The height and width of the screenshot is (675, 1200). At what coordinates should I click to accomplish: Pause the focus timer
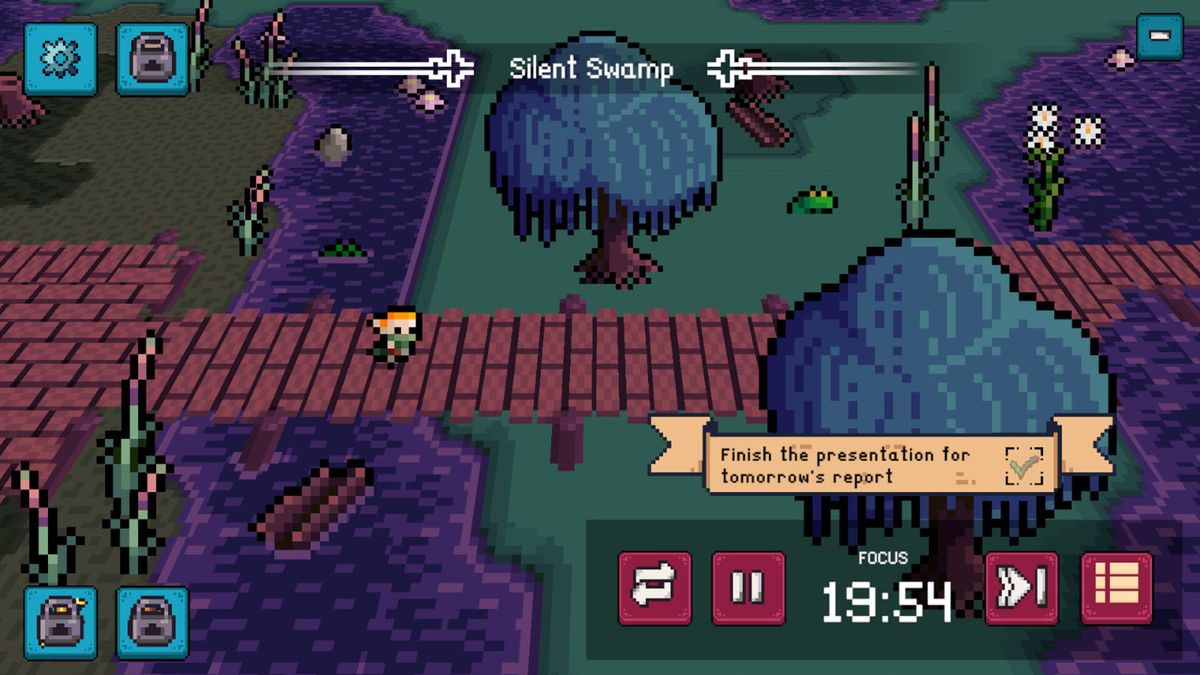click(748, 588)
